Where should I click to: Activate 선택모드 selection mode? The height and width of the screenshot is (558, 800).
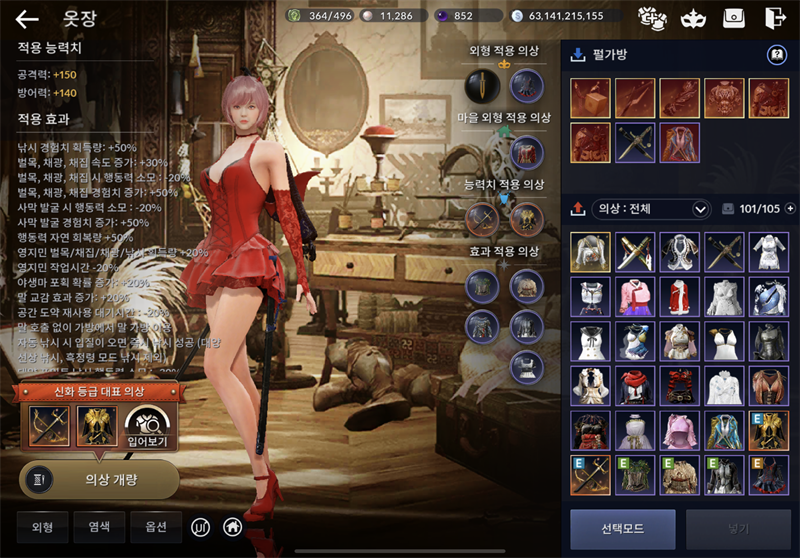click(622, 530)
